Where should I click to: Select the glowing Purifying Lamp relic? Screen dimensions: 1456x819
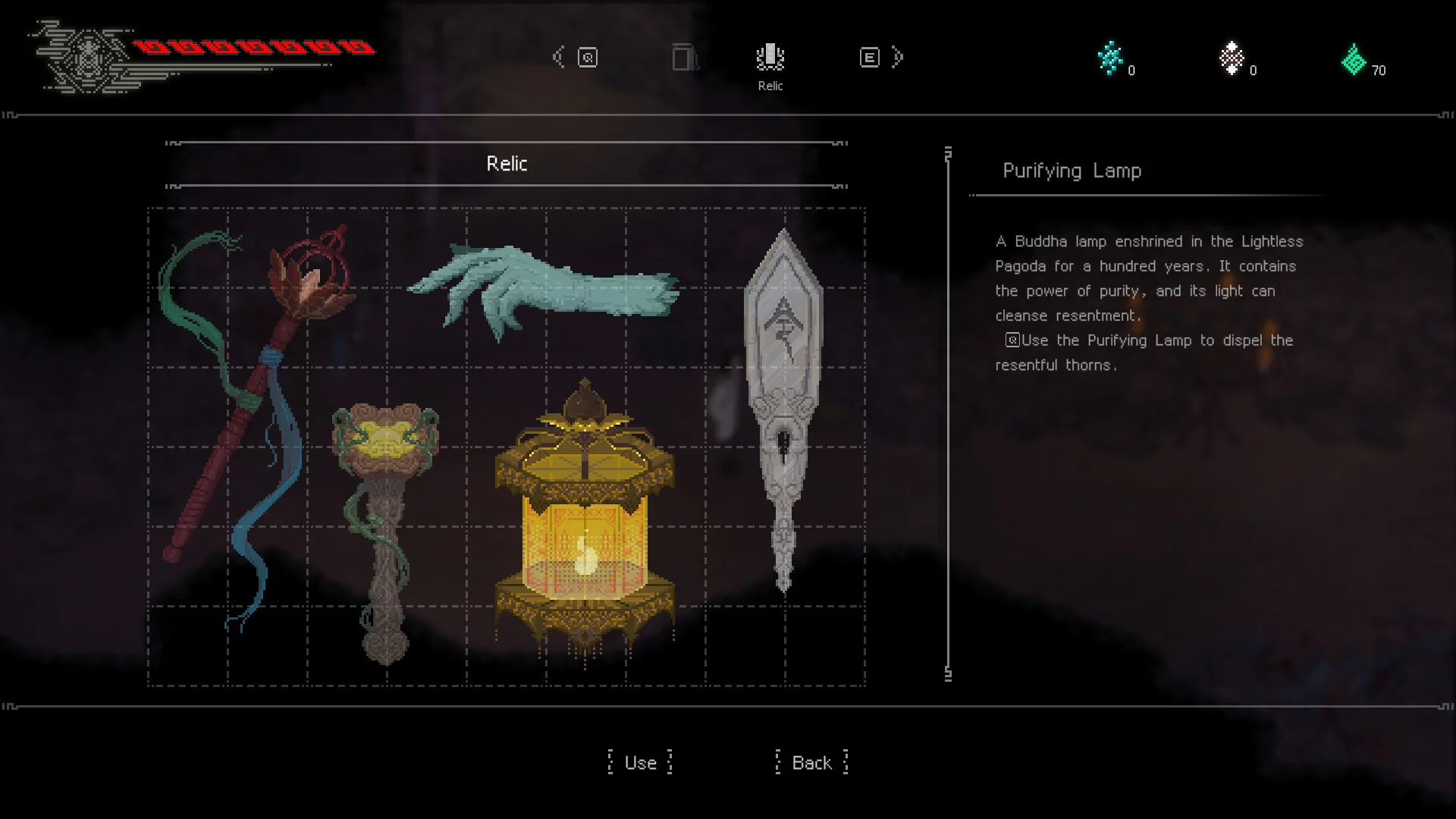584,523
